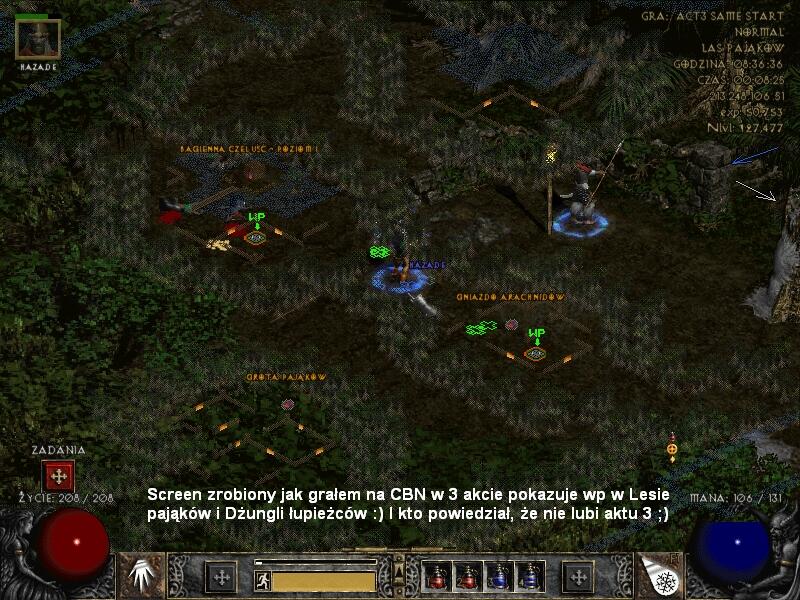
Task: Open the new stat points button beside the attack skill
Action: pos(220,576)
